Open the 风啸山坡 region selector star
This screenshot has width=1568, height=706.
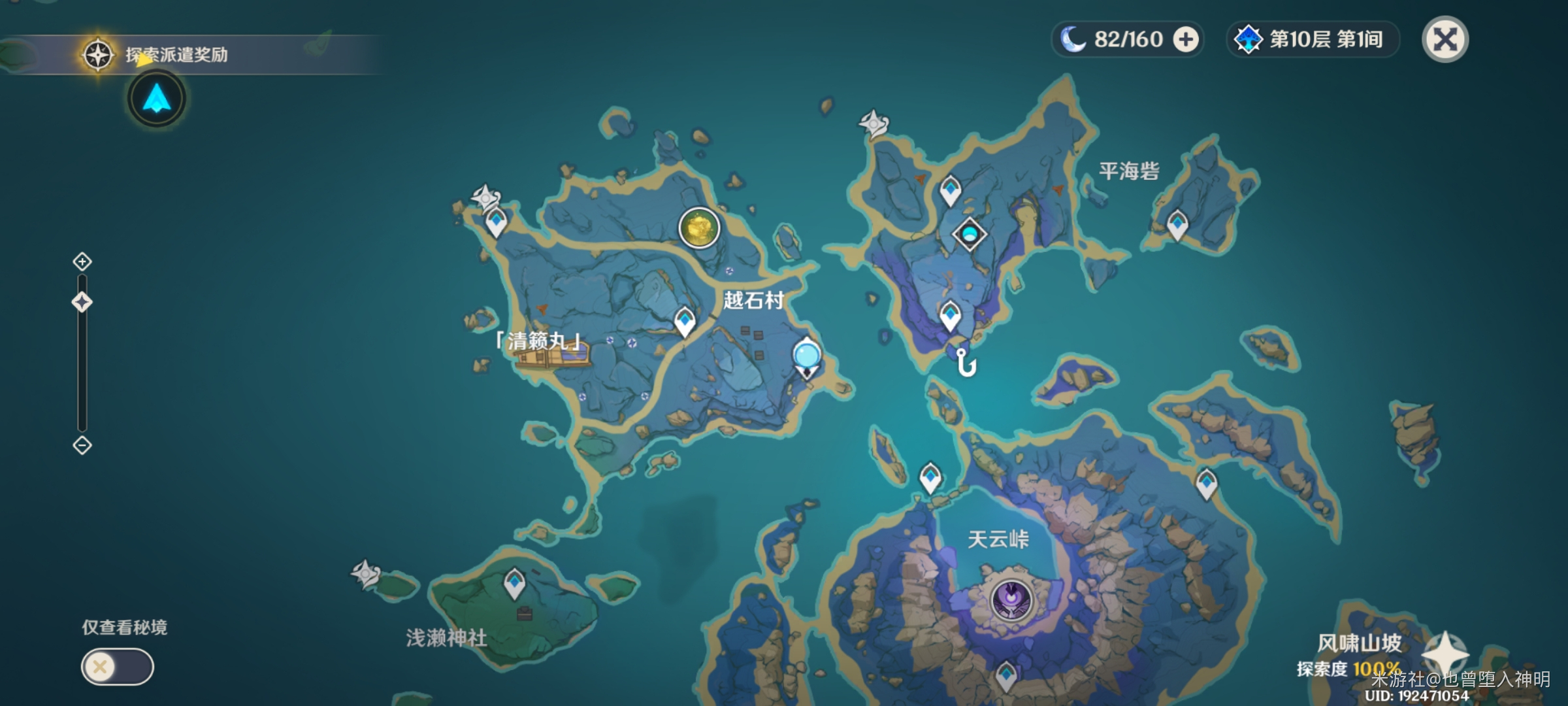point(1445,654)
